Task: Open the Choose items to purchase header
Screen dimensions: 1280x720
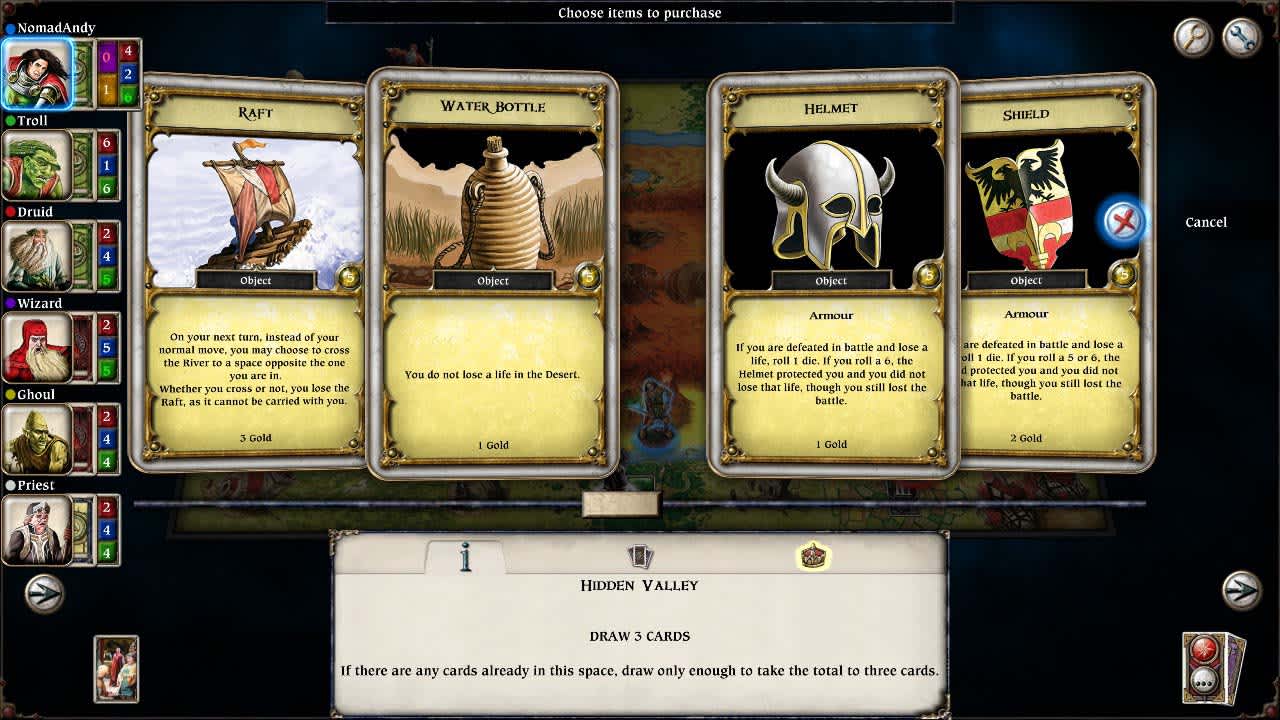Action: (x=639, y=13)
